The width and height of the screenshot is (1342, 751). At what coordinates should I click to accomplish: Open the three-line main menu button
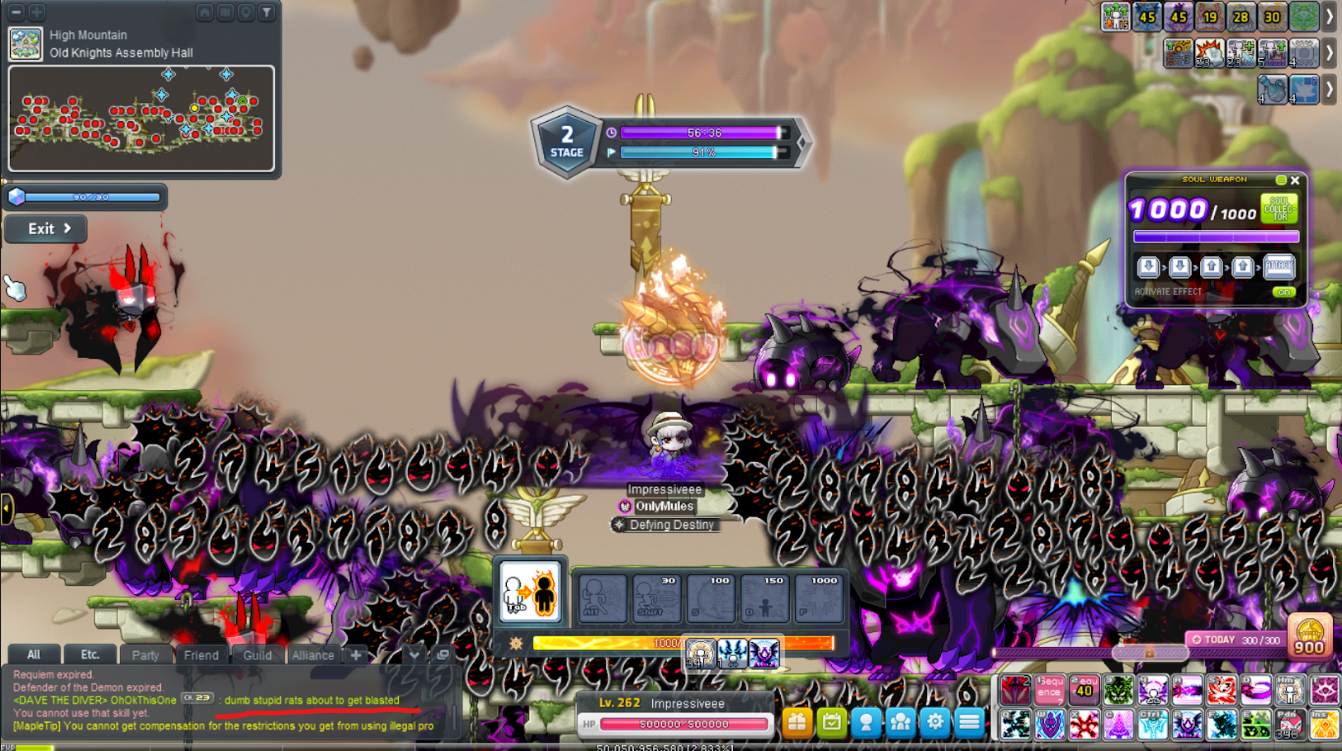coord(969,722)
